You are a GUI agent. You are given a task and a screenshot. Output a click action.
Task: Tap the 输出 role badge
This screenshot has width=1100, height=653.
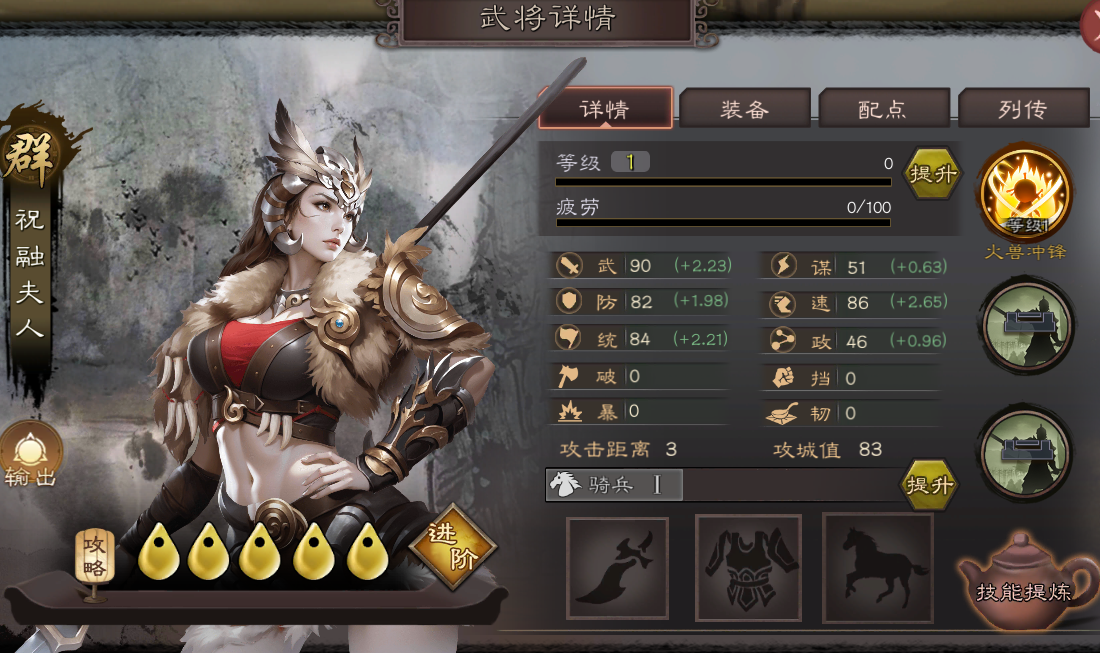tap(31, 455)
